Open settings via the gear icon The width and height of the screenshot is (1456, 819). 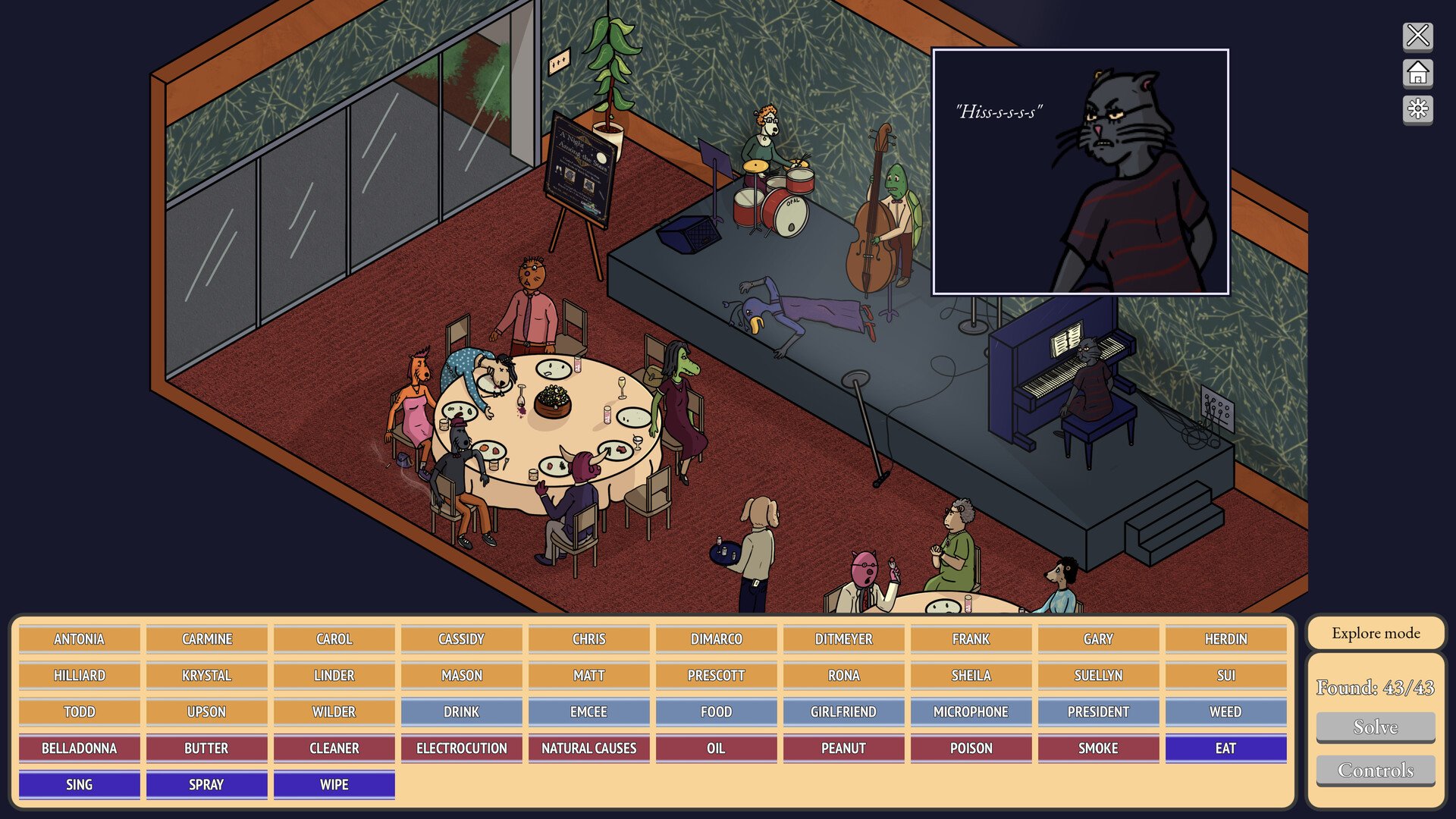(x=1417, y=110)
